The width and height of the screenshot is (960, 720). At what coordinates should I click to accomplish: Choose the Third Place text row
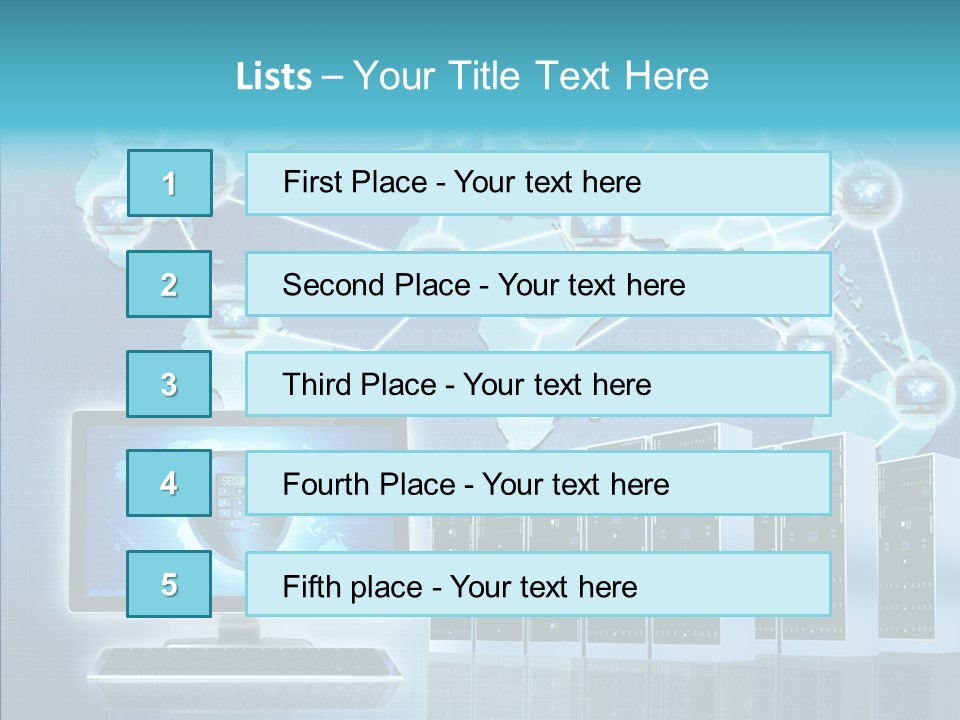538,384
